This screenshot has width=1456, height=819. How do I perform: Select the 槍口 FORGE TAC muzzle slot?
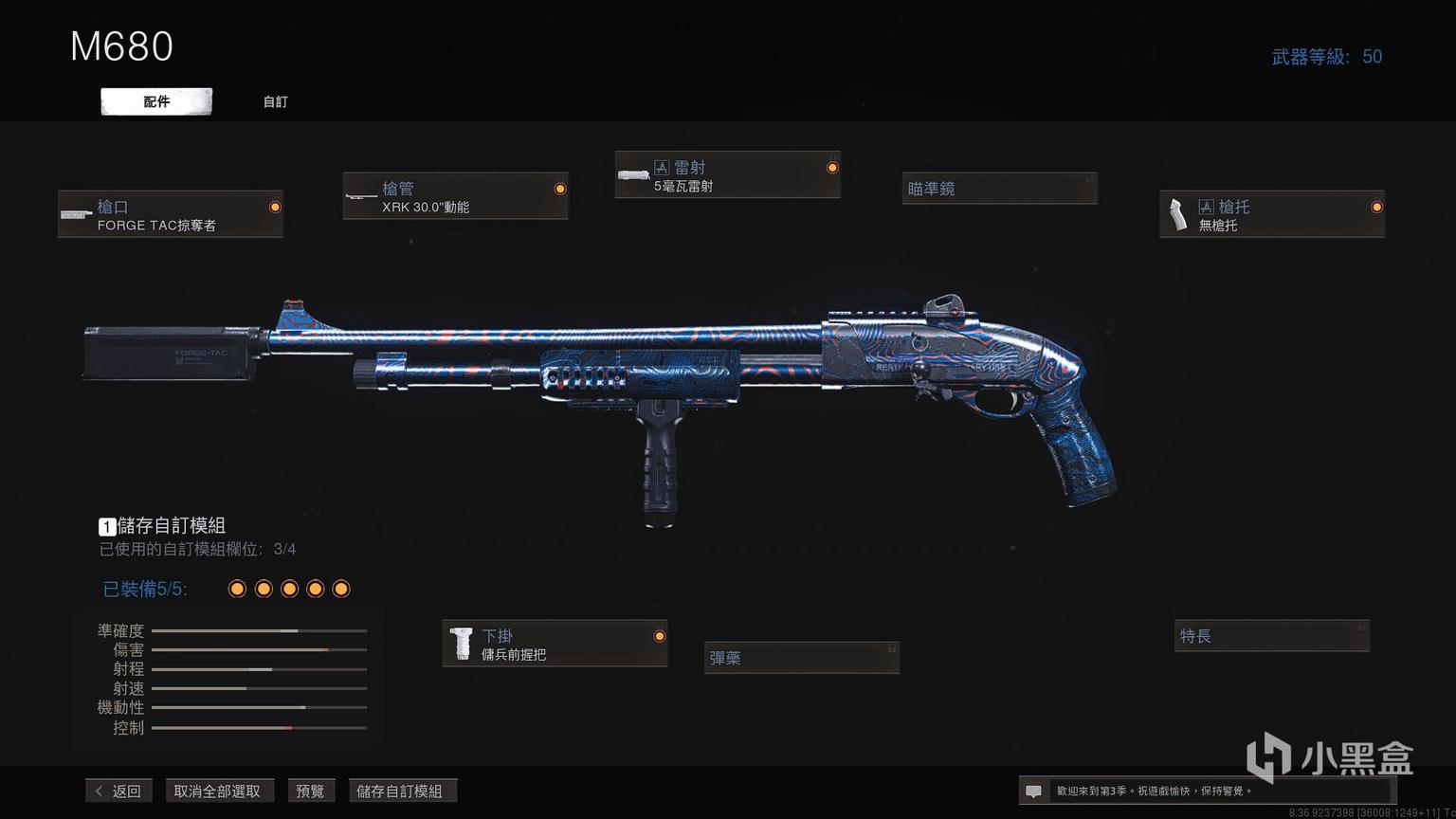[x=171, y=214]
